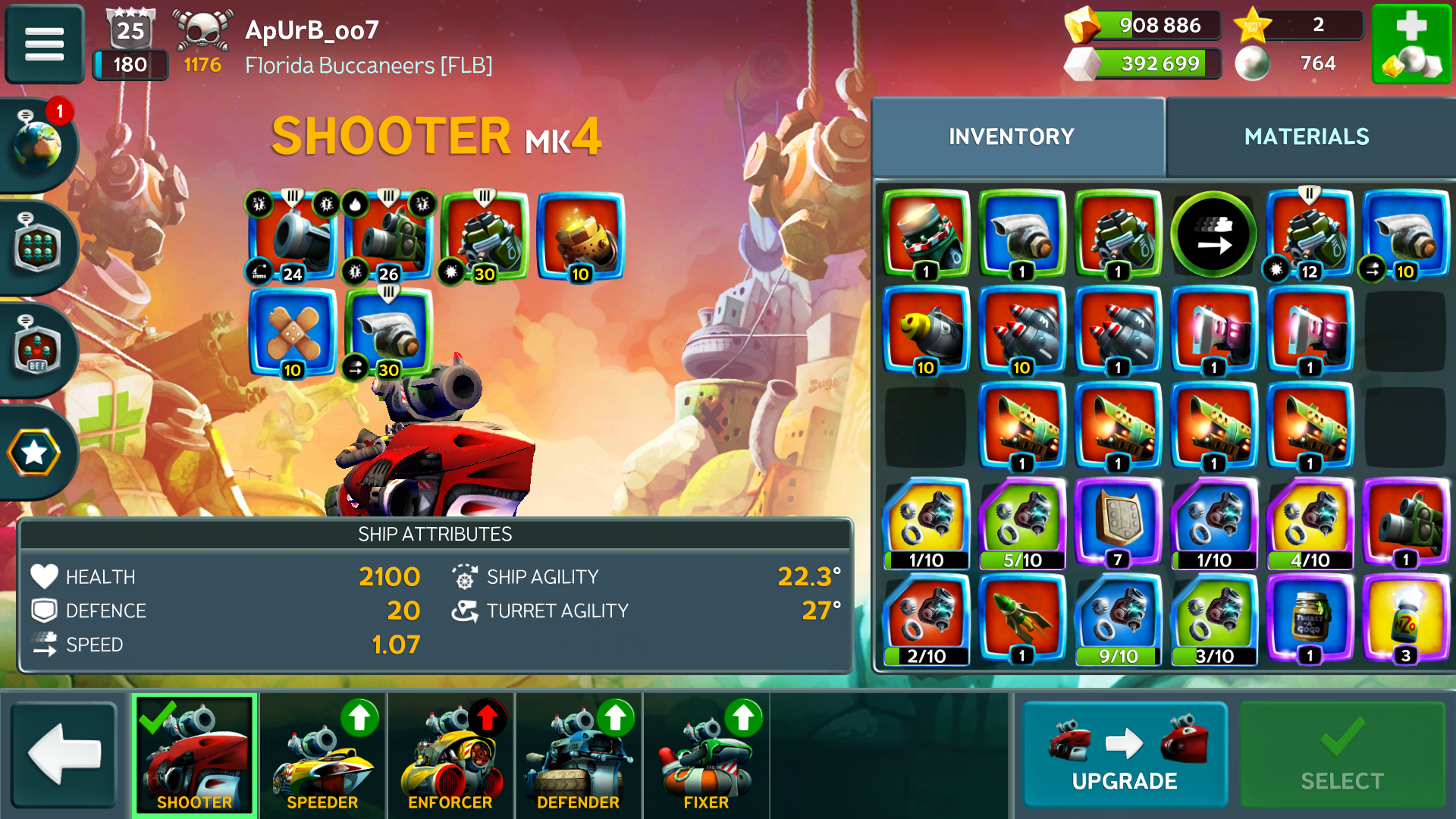Upgrade the Shooter ship
Screen dimensions: 1456x819
click(1124, 755)
